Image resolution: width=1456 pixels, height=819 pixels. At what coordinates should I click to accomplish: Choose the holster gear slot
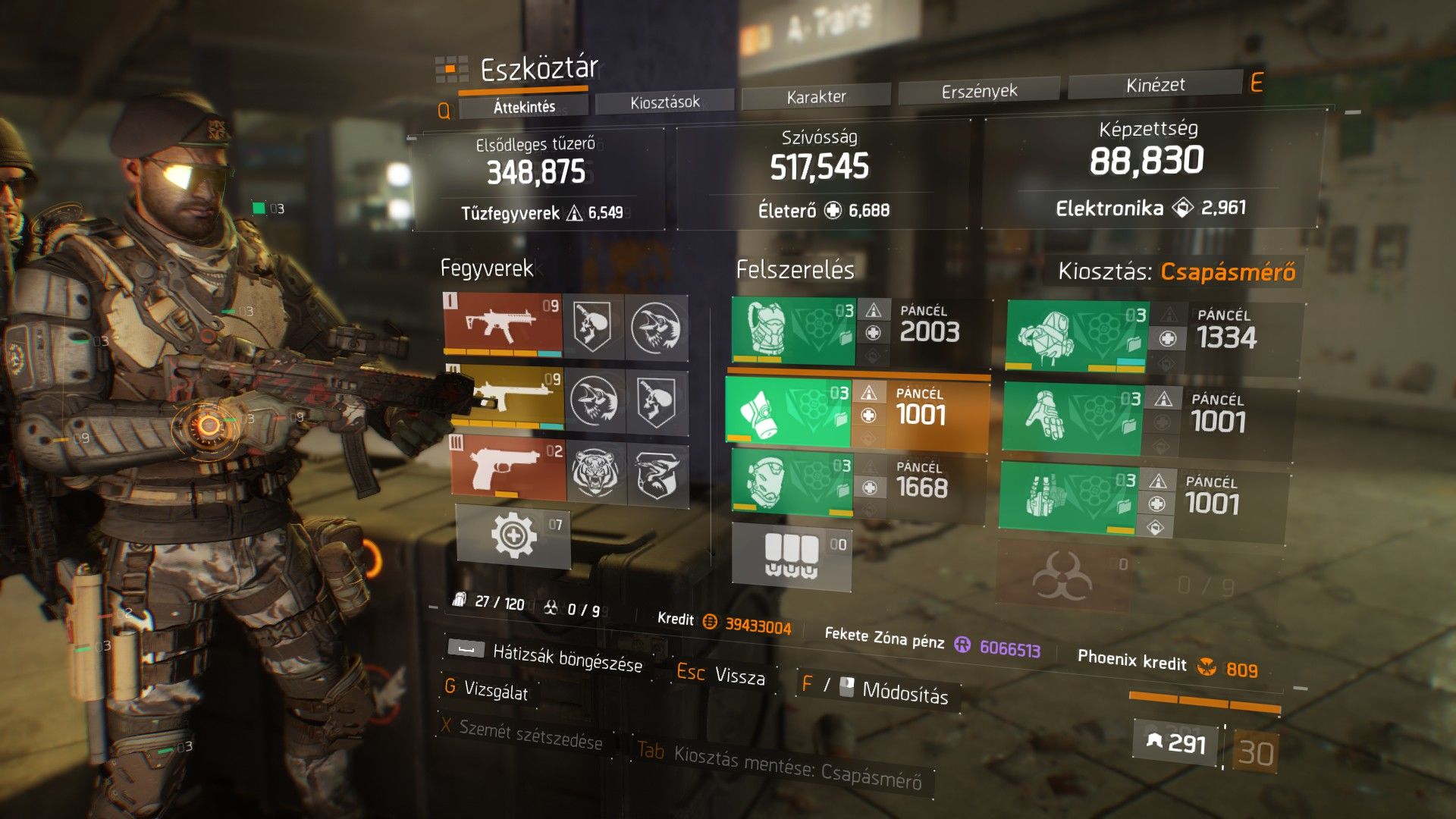coord(1068,496)
